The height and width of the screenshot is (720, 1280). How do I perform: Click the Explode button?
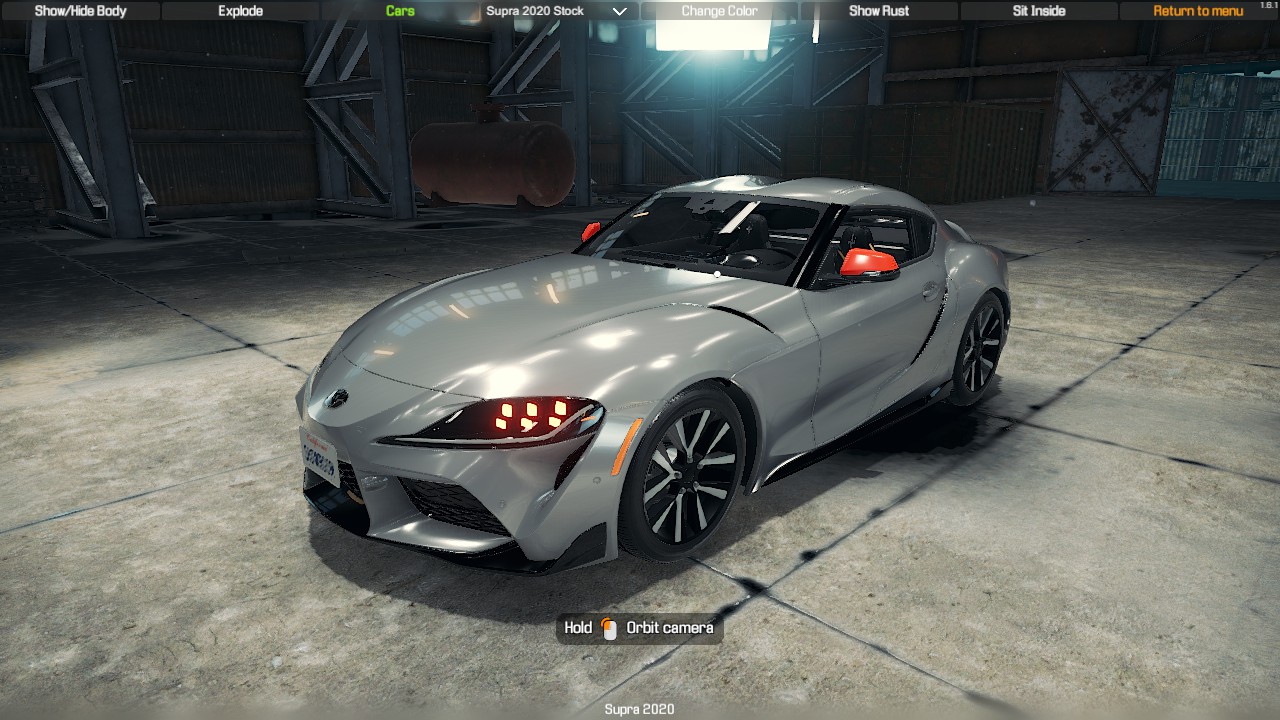coord(240,11)
